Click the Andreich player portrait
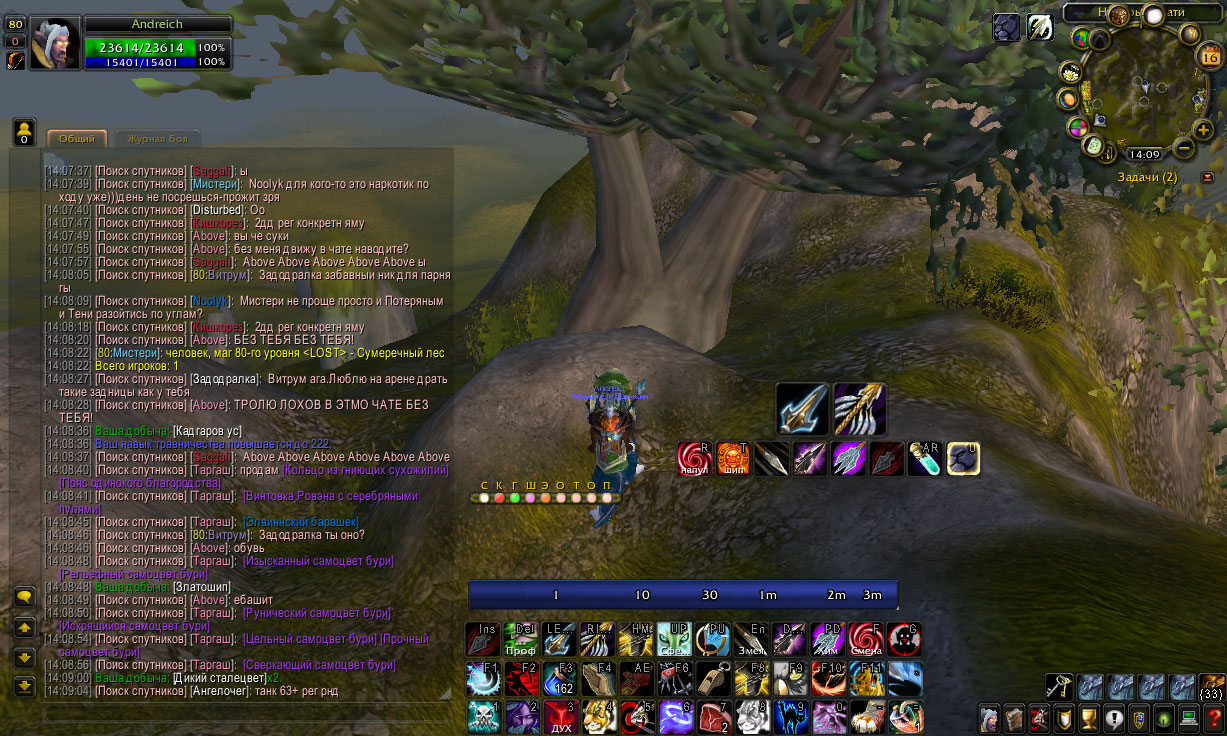This screenshot has height=736, width=1227. [x=54, y=43]
